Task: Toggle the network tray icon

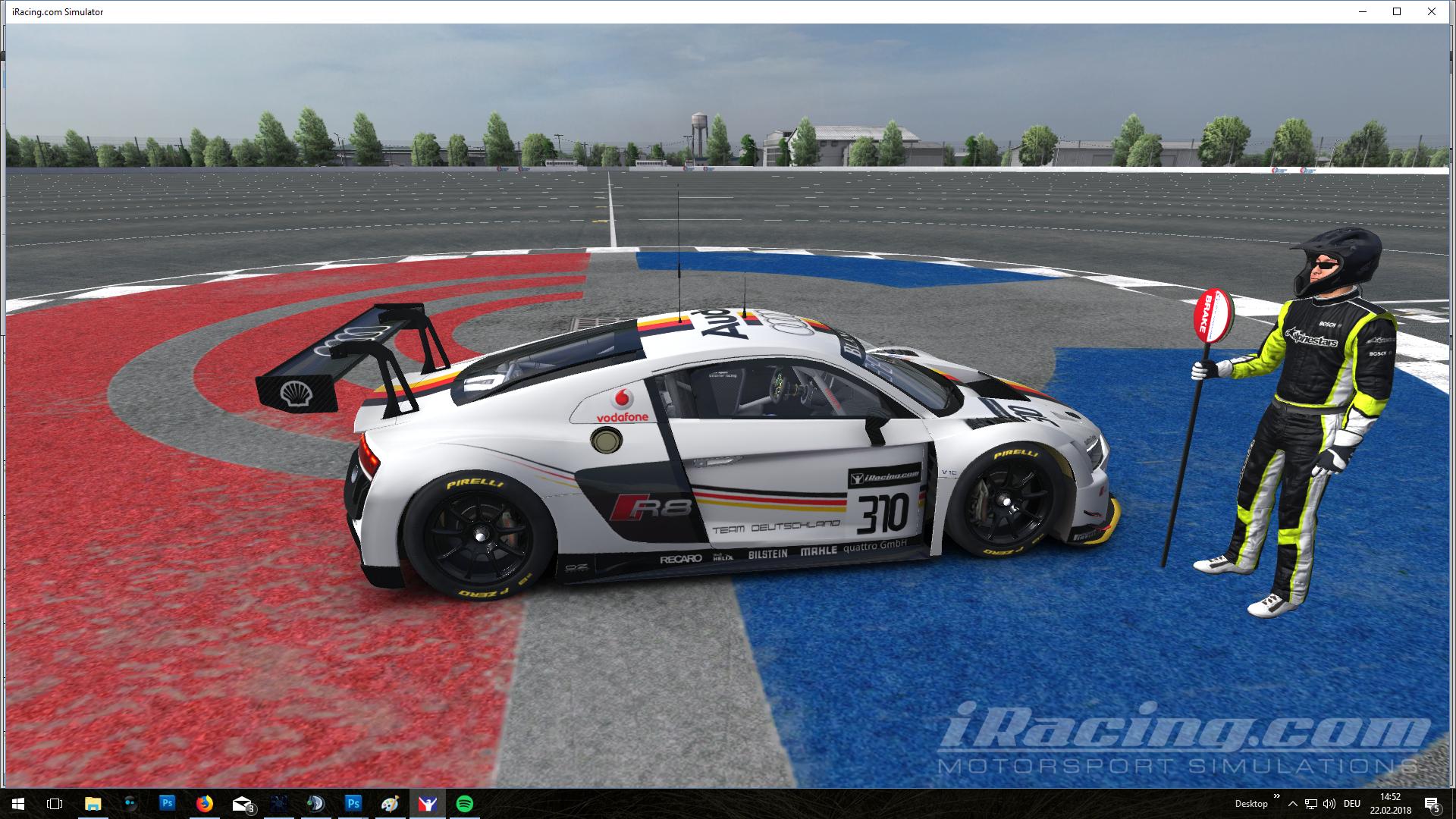Action: (x=1311, y=803)
